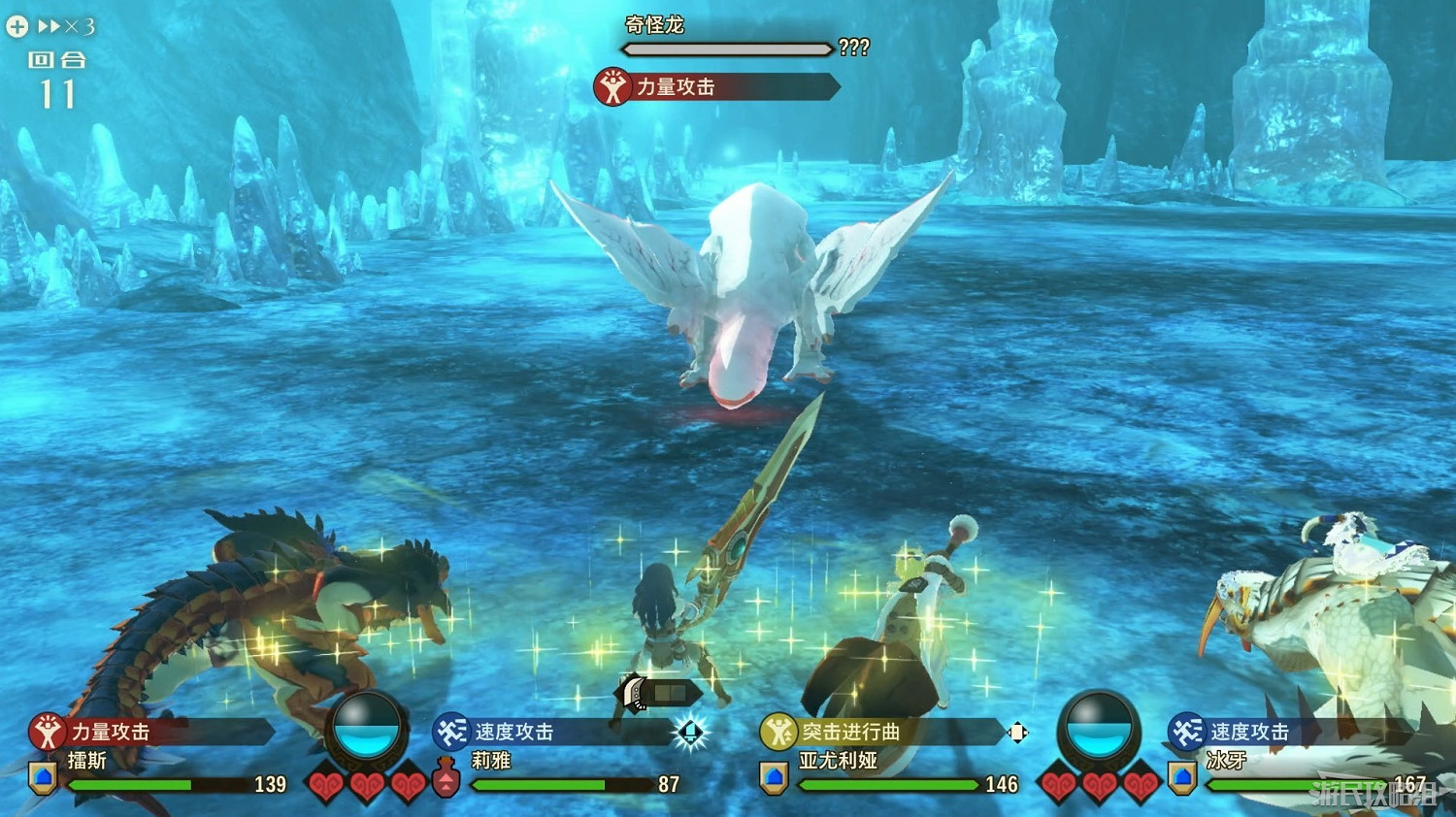1456x817 pixels.
Task: Click the 突击进行曲 song icon for 亚尤利娅
Action: point(777,734)
